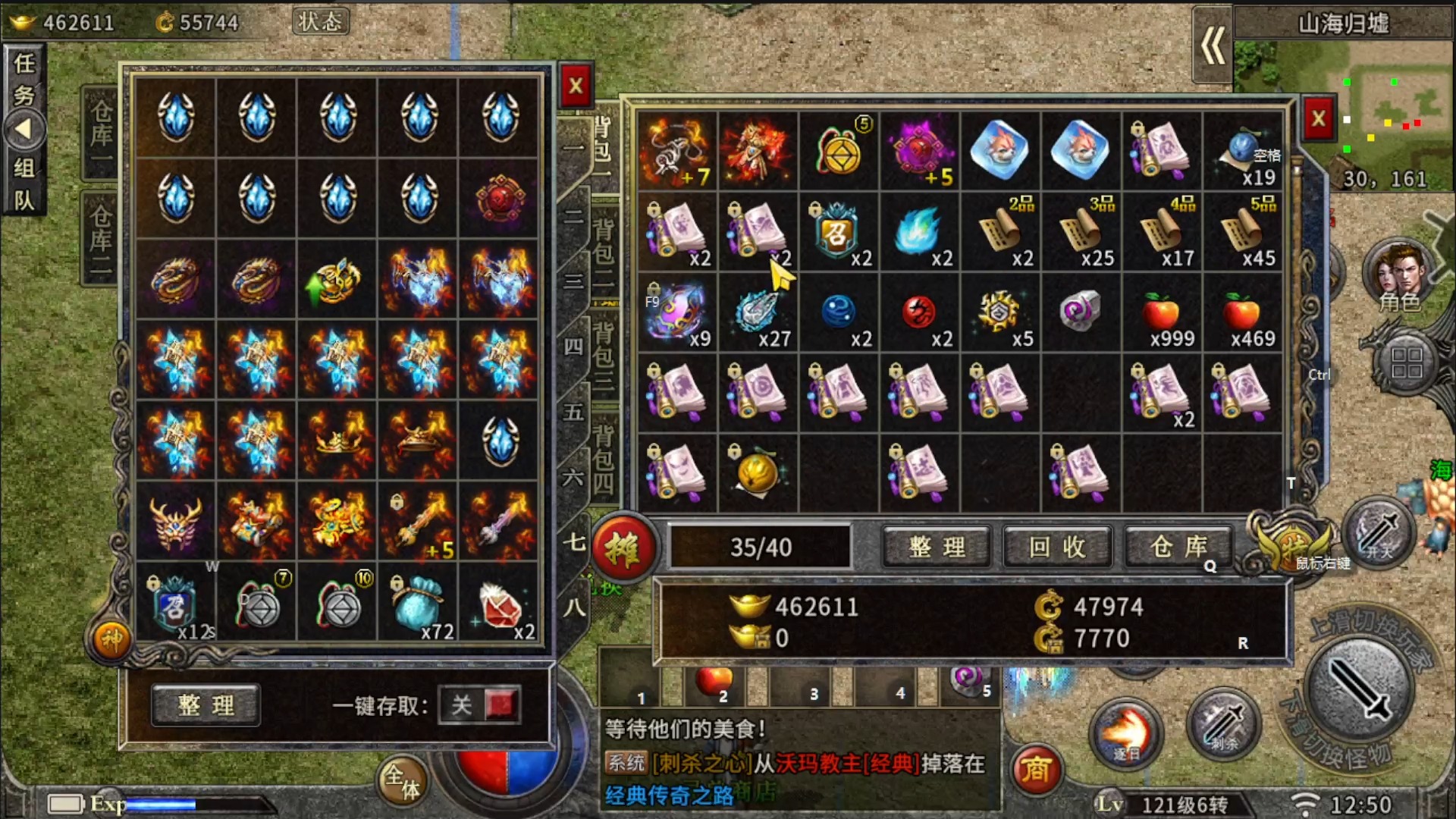1456x819 pixels.
Task: Sort the backpack with its 整理 button
Action: [937, 547]
